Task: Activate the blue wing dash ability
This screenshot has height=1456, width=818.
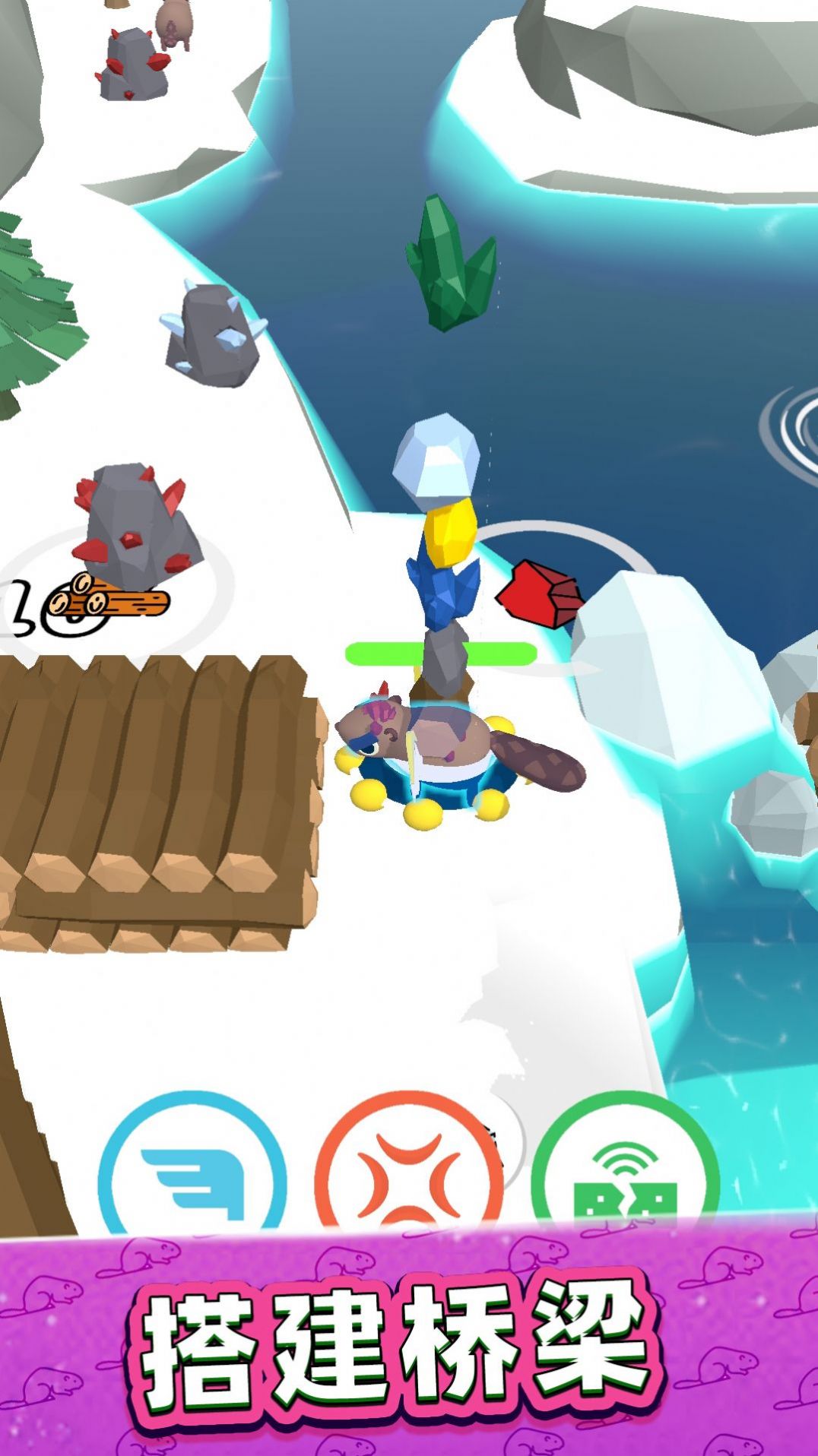Action: point(192,1174)
